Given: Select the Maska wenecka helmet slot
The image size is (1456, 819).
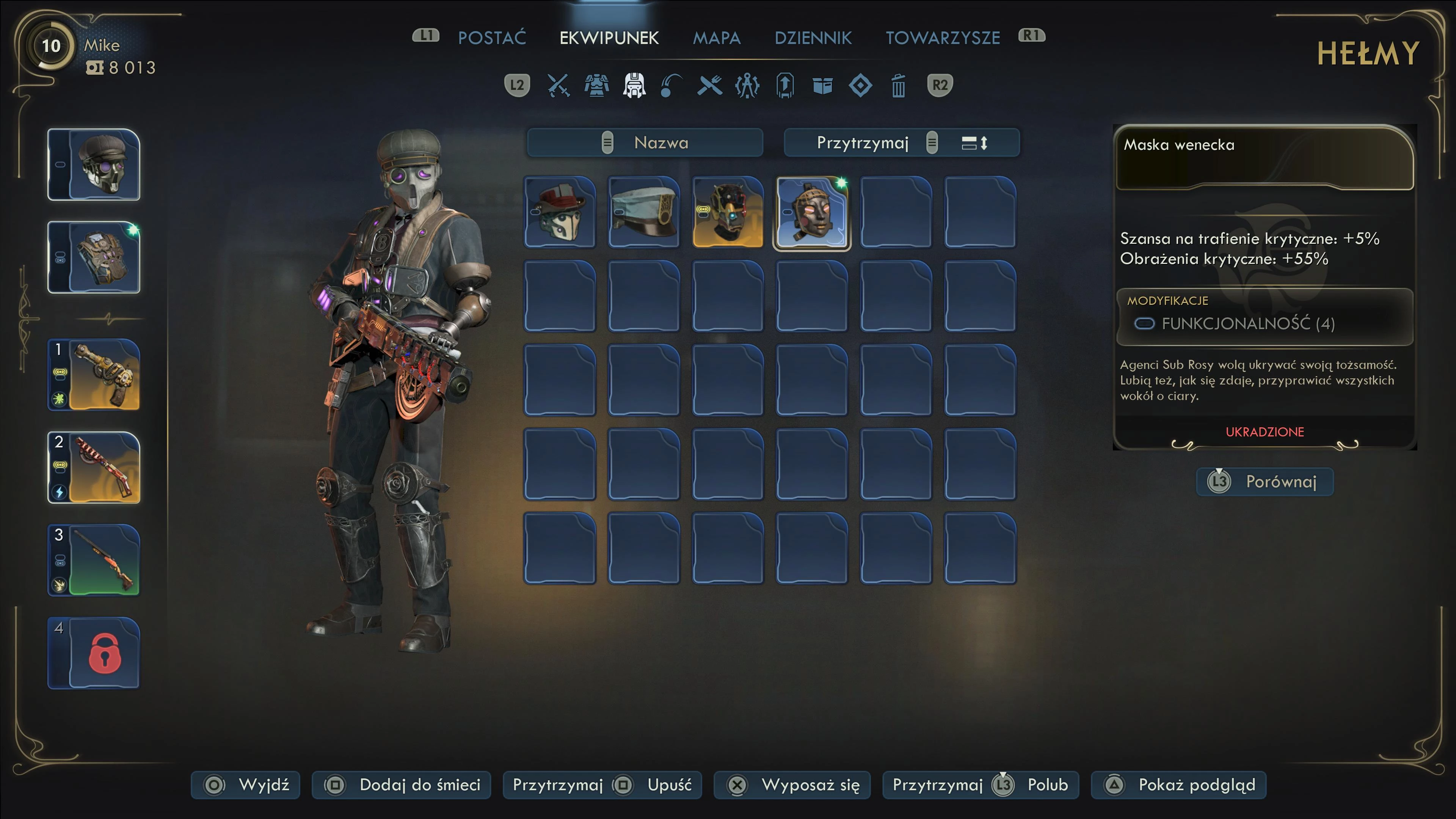Looking at the screenshot, I should tap(812, 212).
